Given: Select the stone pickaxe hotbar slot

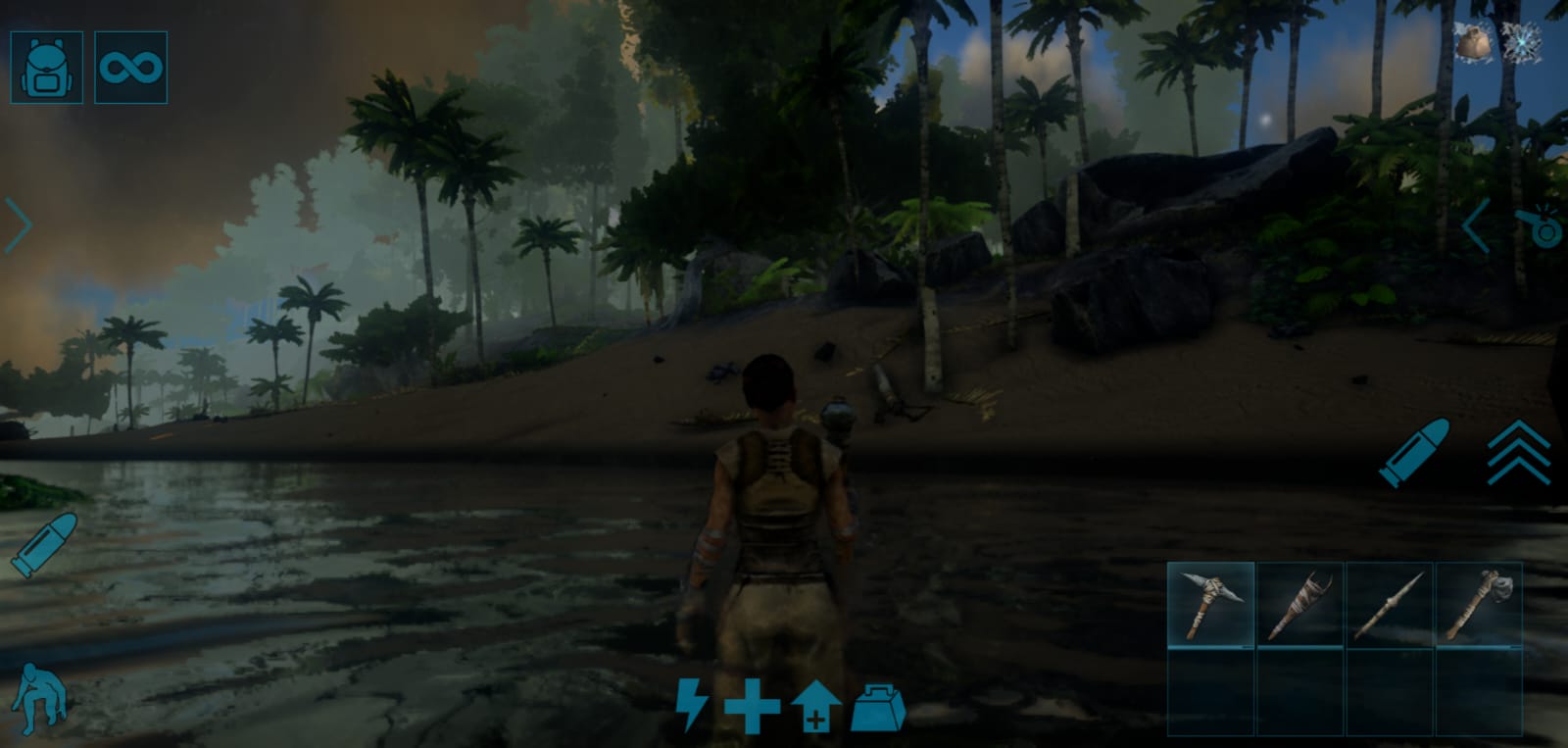Looking at the screenshot, I should pos(1210,605).
